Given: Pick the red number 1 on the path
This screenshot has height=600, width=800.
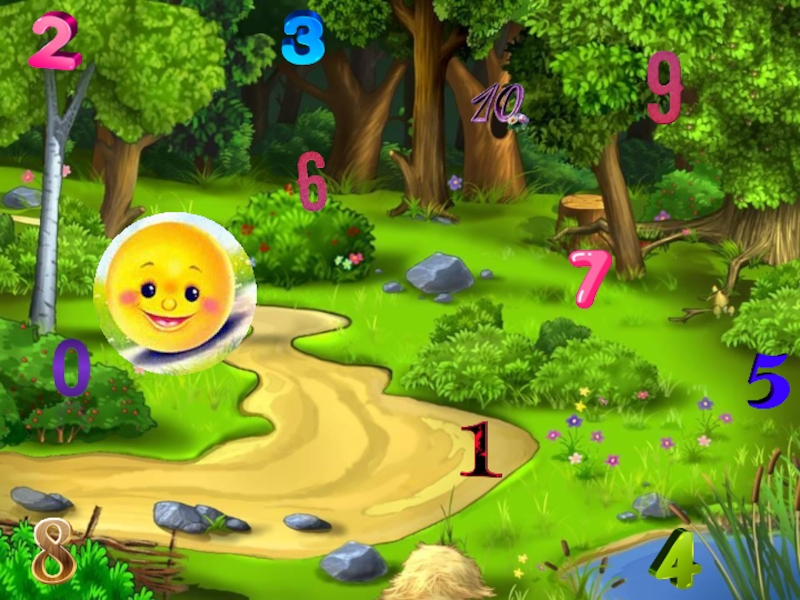Looking at the screenshot, I should coord(481,449).
